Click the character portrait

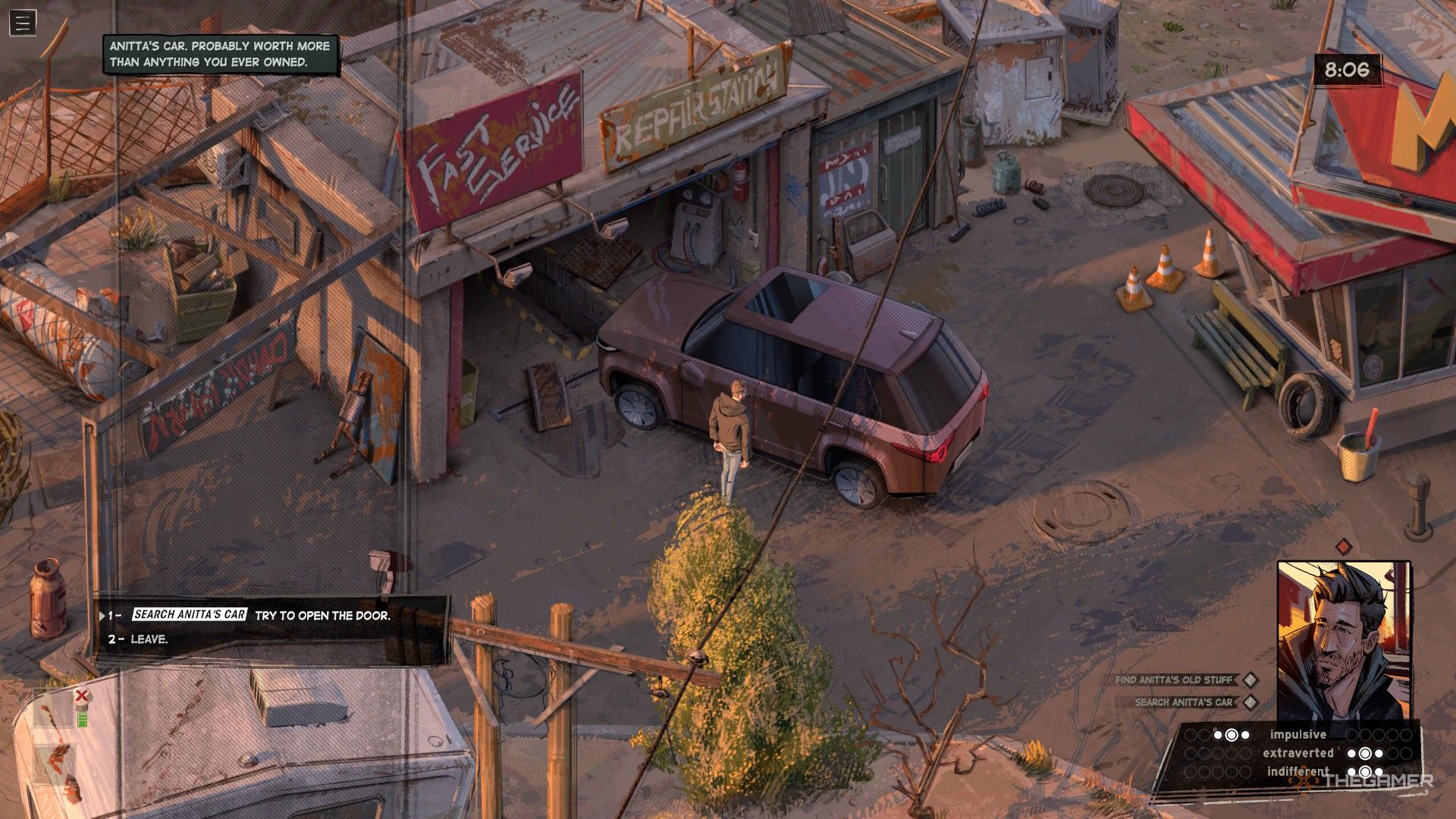[x=1343, y=641]
